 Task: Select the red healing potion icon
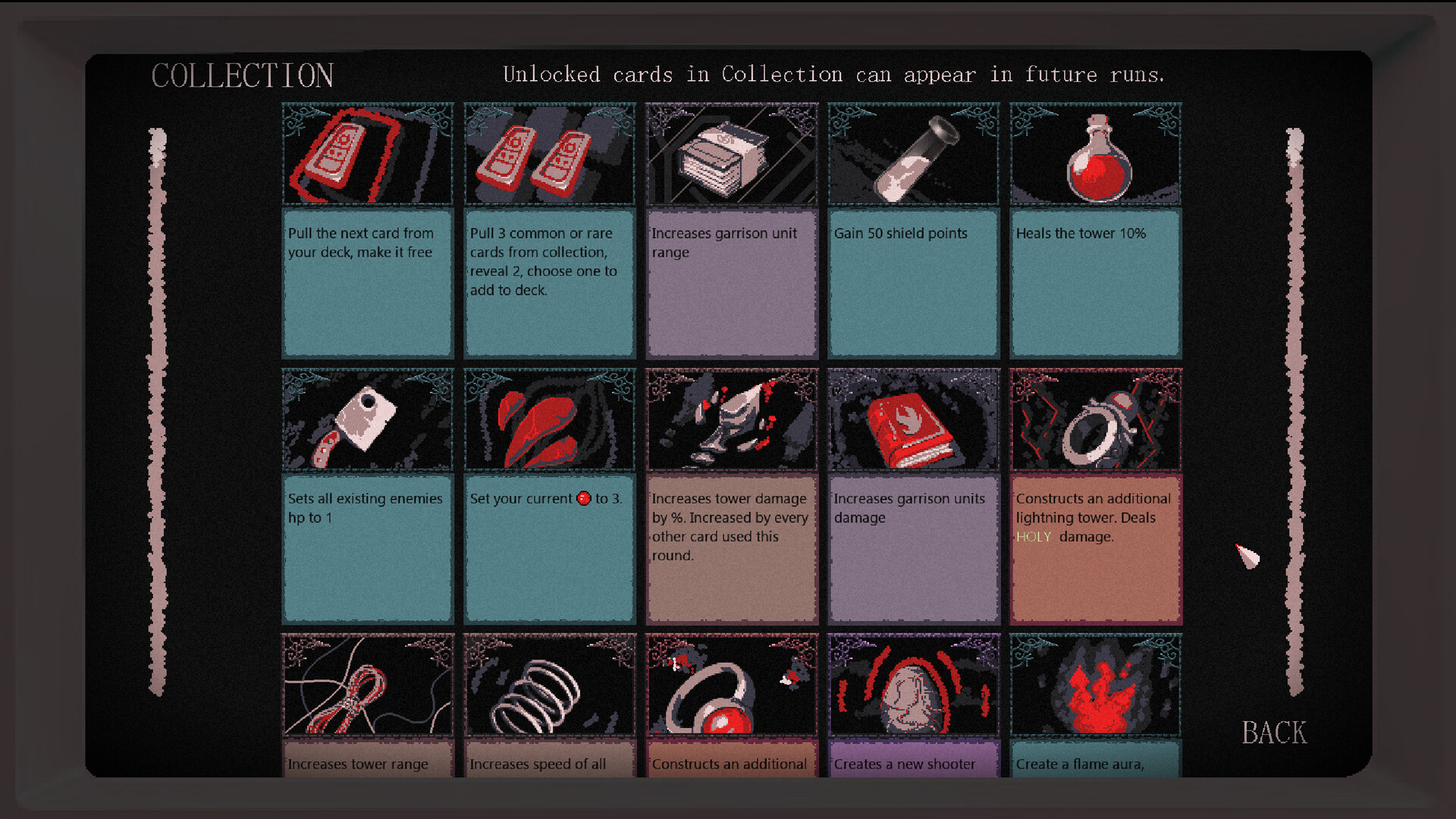[1095, 154]
